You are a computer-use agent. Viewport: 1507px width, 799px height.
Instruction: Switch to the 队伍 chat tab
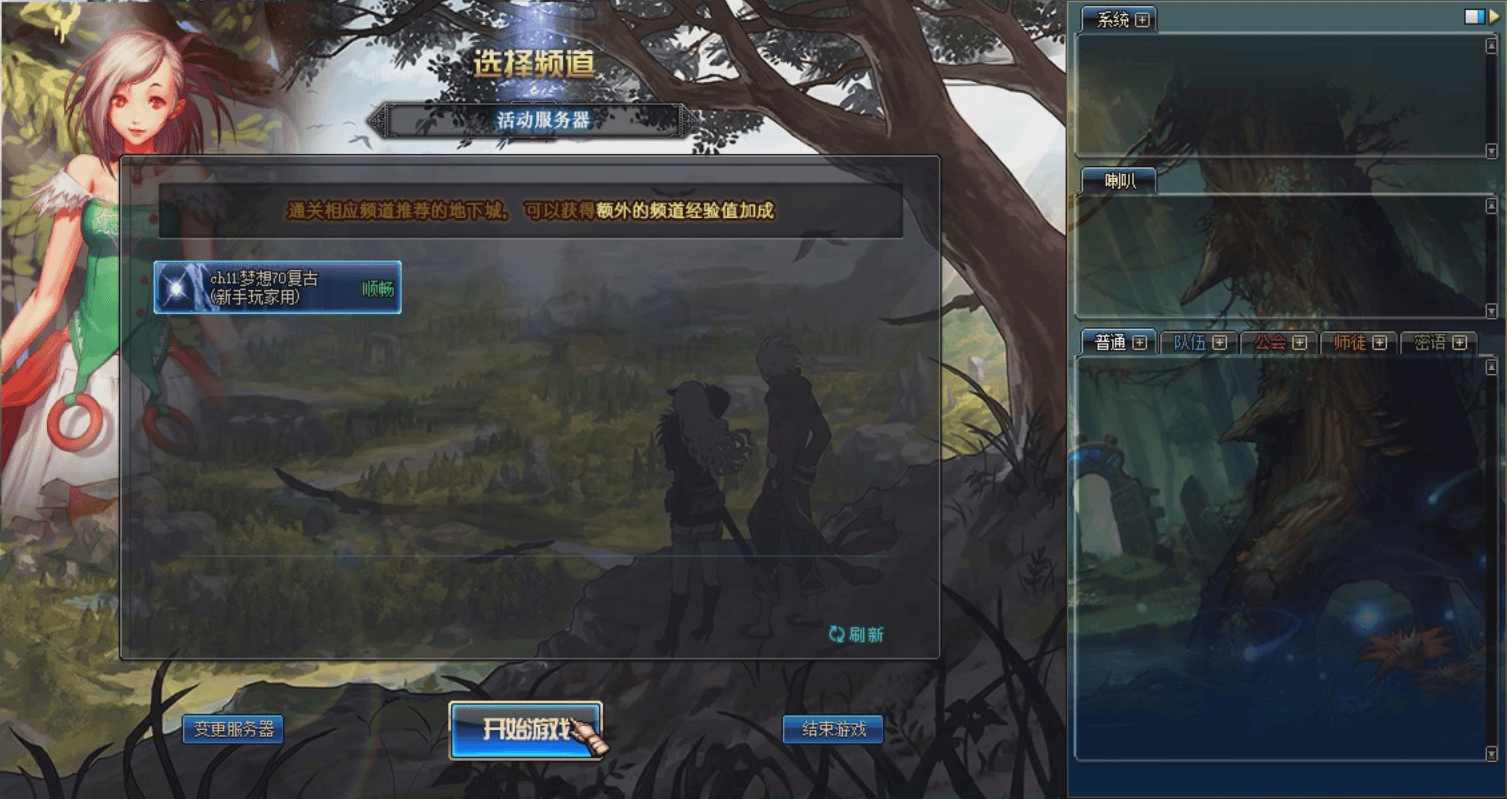[1190, 341]
